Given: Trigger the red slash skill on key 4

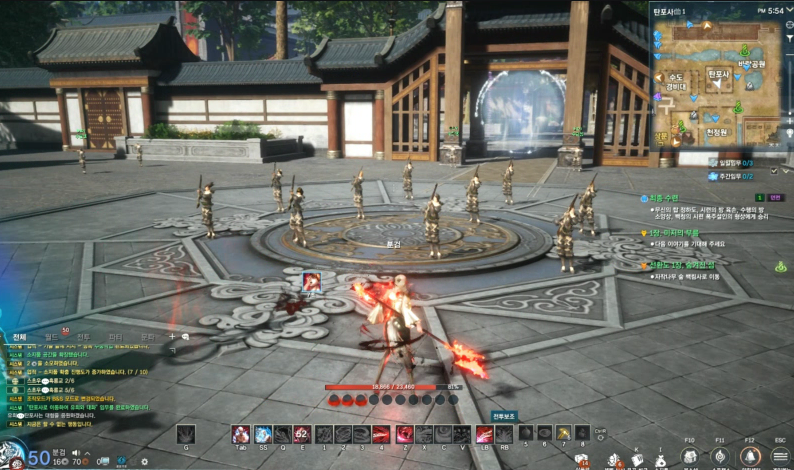Looking at the screenshot, I should (x=381, y=434).
